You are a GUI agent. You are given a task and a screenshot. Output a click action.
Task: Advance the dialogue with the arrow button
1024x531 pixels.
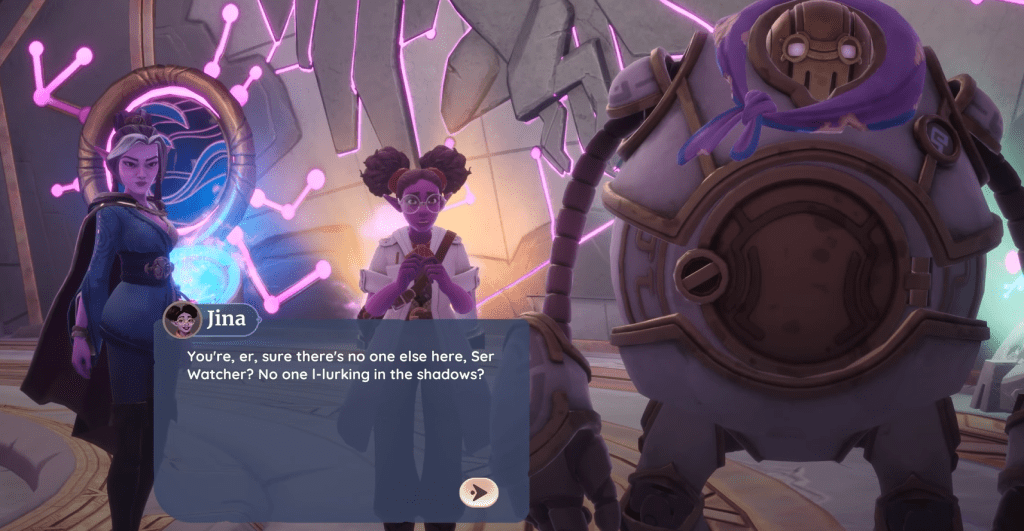point(479,491)
